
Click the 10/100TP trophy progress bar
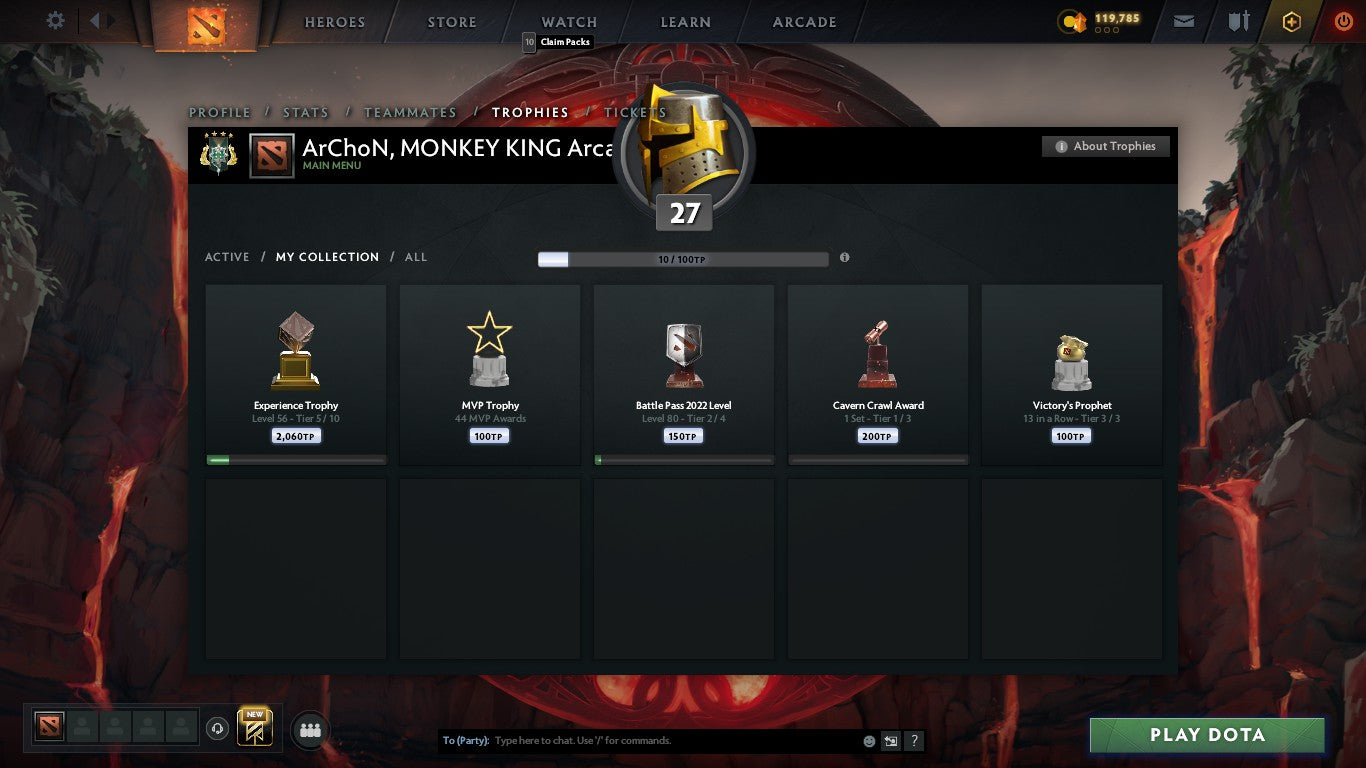pyautogui.click(x=683, y=258)
